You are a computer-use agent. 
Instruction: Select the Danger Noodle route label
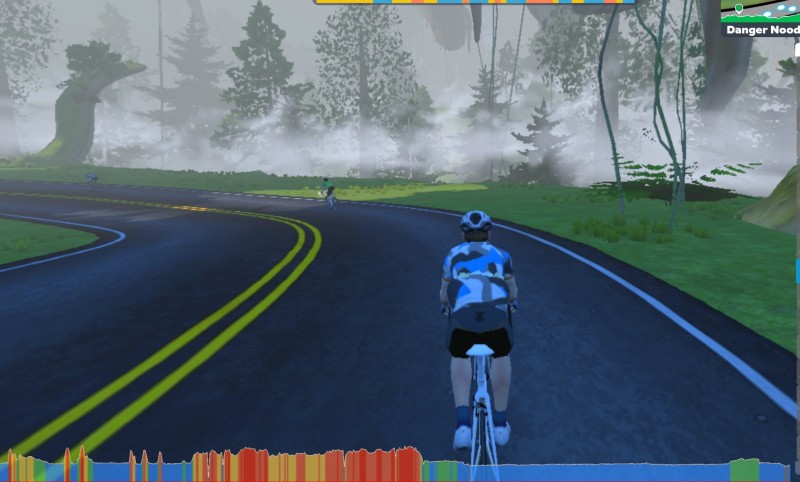(762, 30)
